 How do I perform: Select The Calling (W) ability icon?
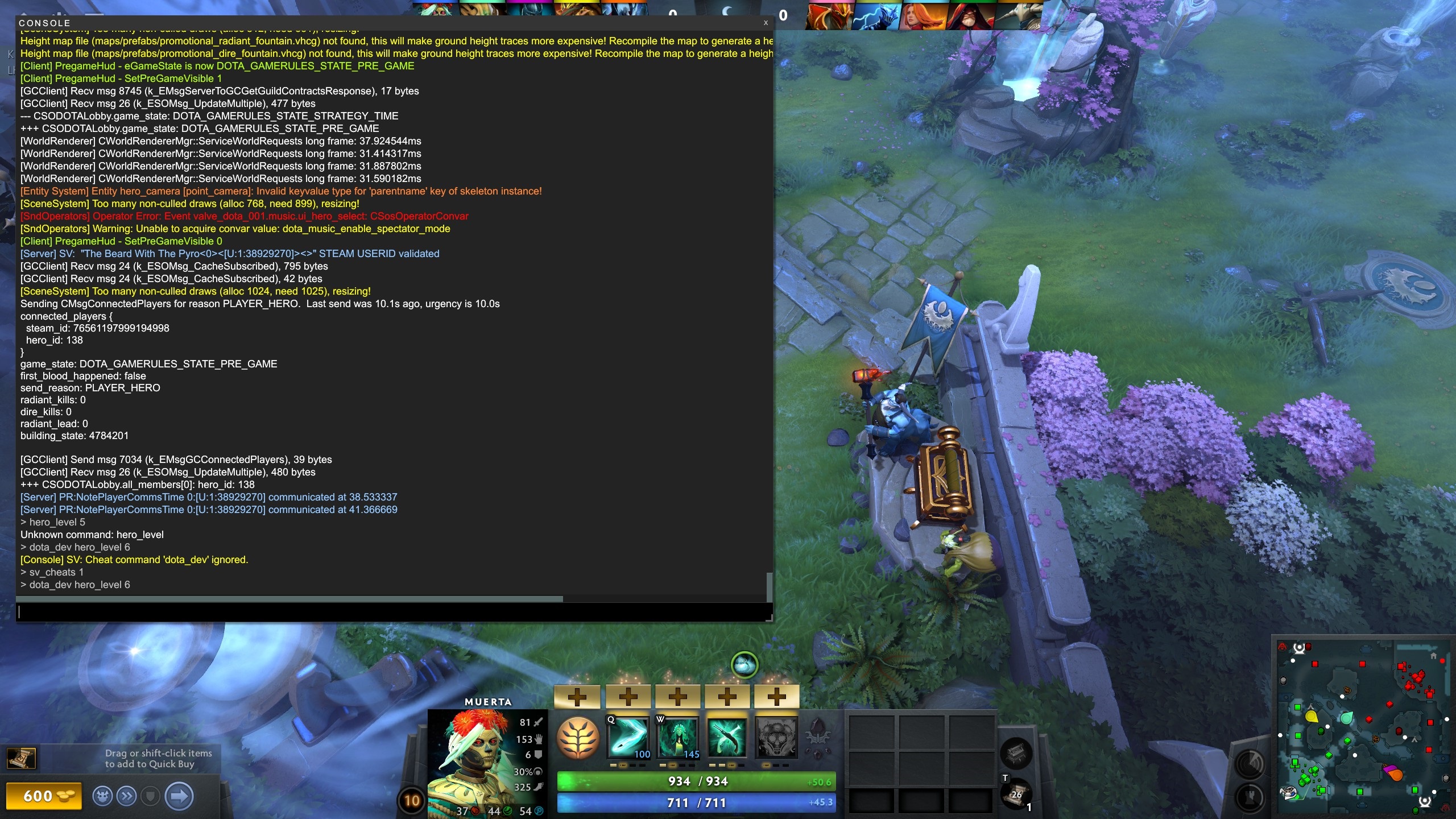coord(679,739)
